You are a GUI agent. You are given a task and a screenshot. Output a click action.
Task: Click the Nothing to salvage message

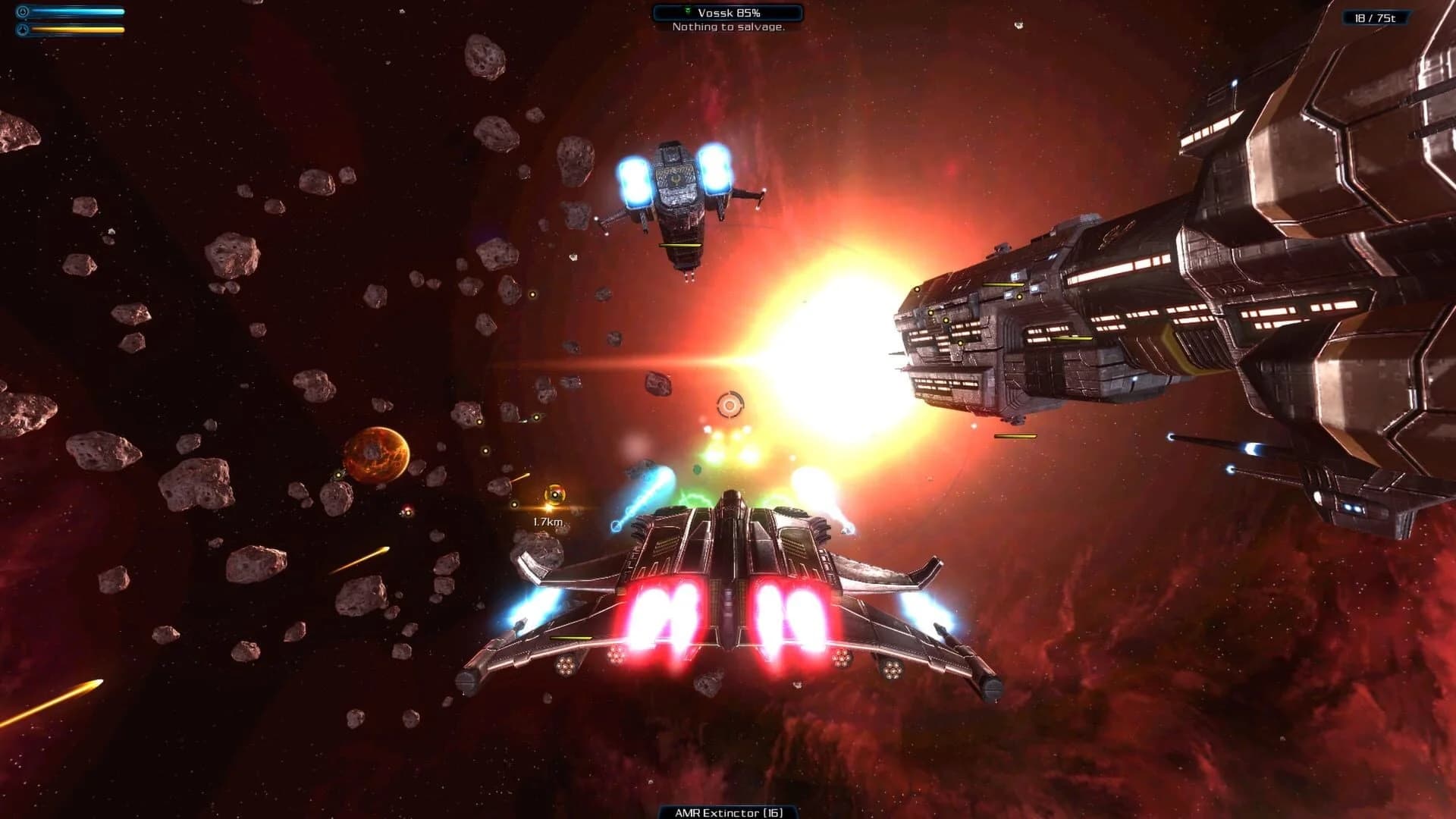(727, 27)
